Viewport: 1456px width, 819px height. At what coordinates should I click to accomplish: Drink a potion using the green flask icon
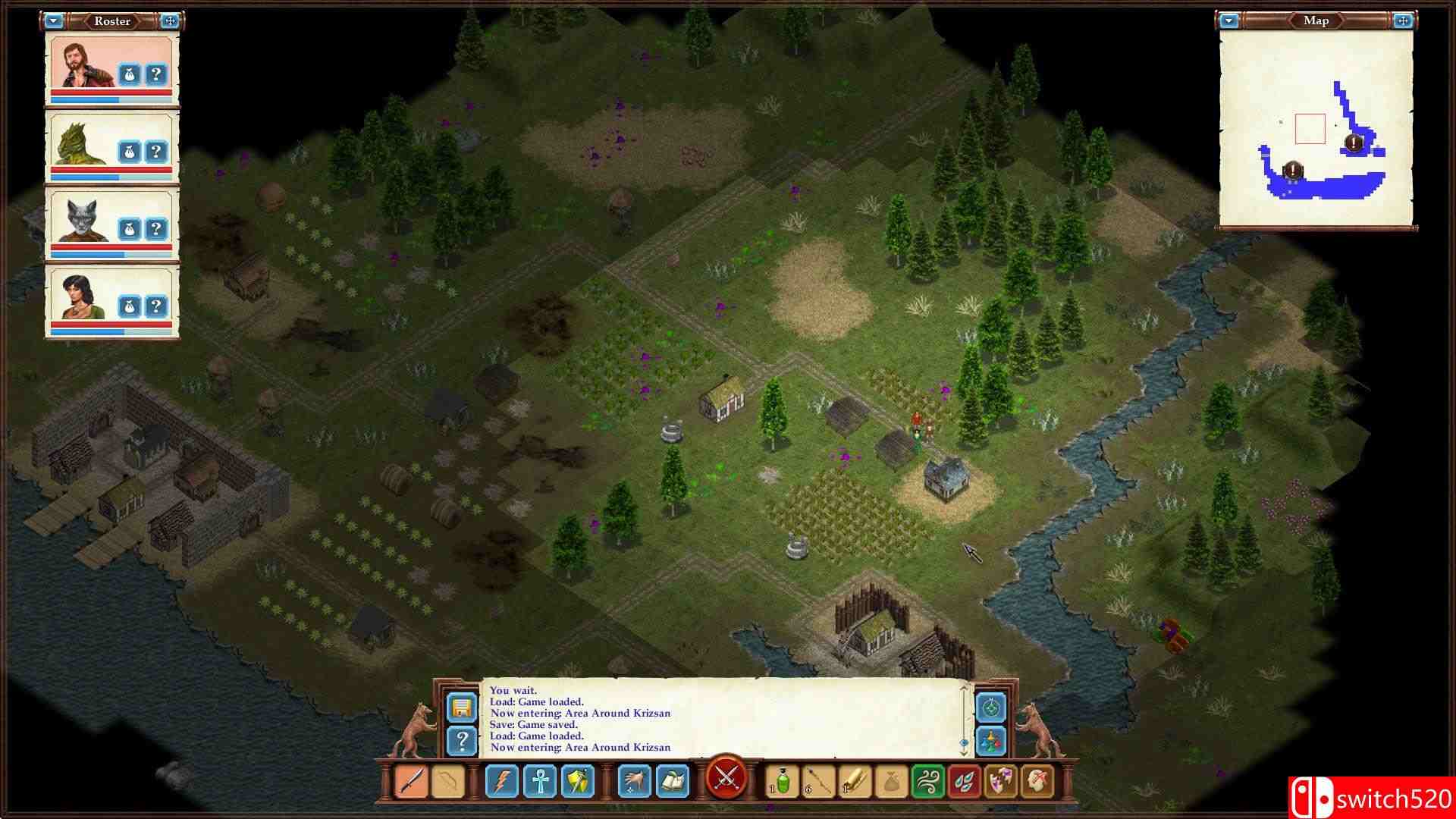coord(781,782)
